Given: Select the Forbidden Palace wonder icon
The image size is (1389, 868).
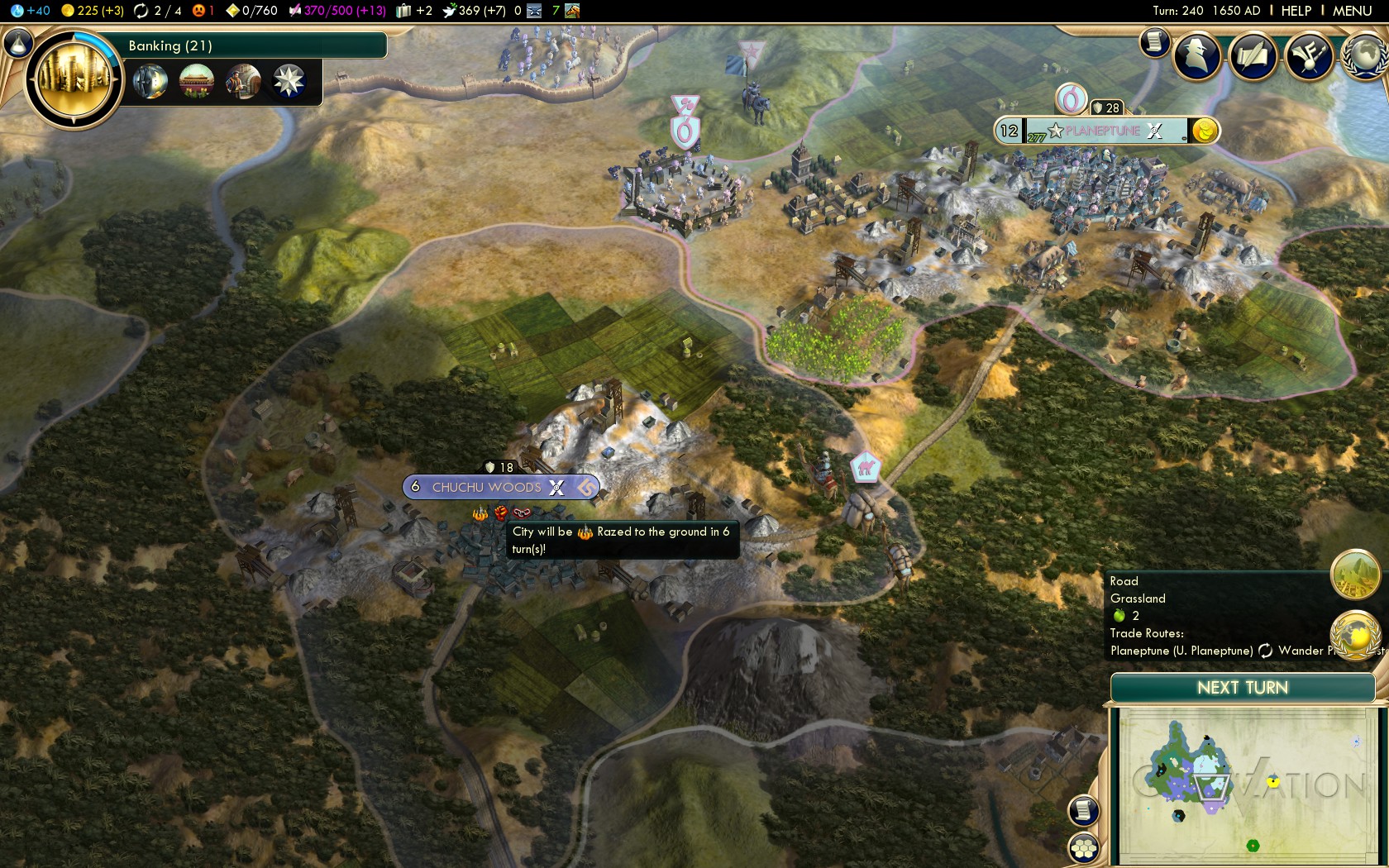Looking at the screenshot, I should 197,82.
